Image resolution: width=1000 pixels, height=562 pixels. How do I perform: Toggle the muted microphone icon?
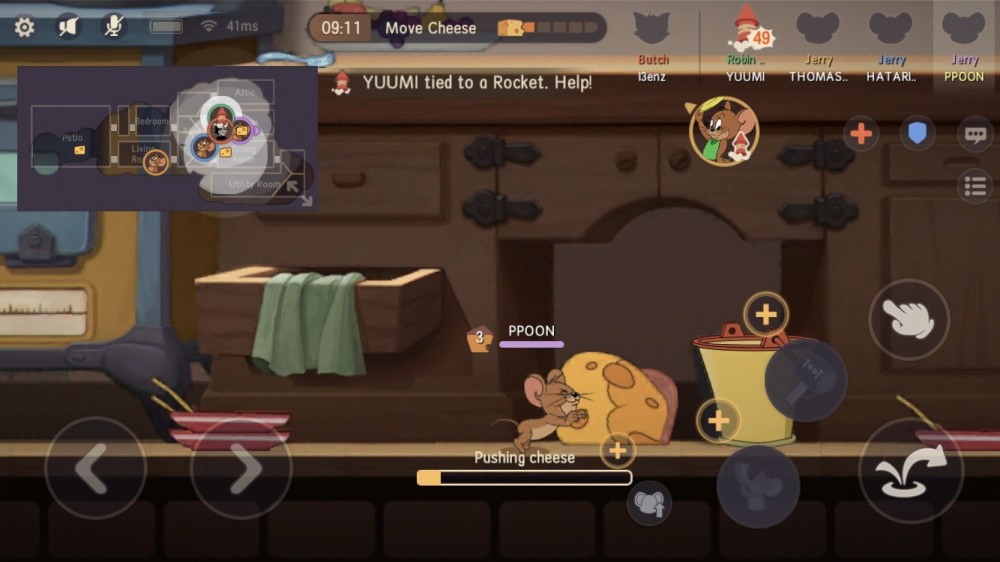(115, 27)
